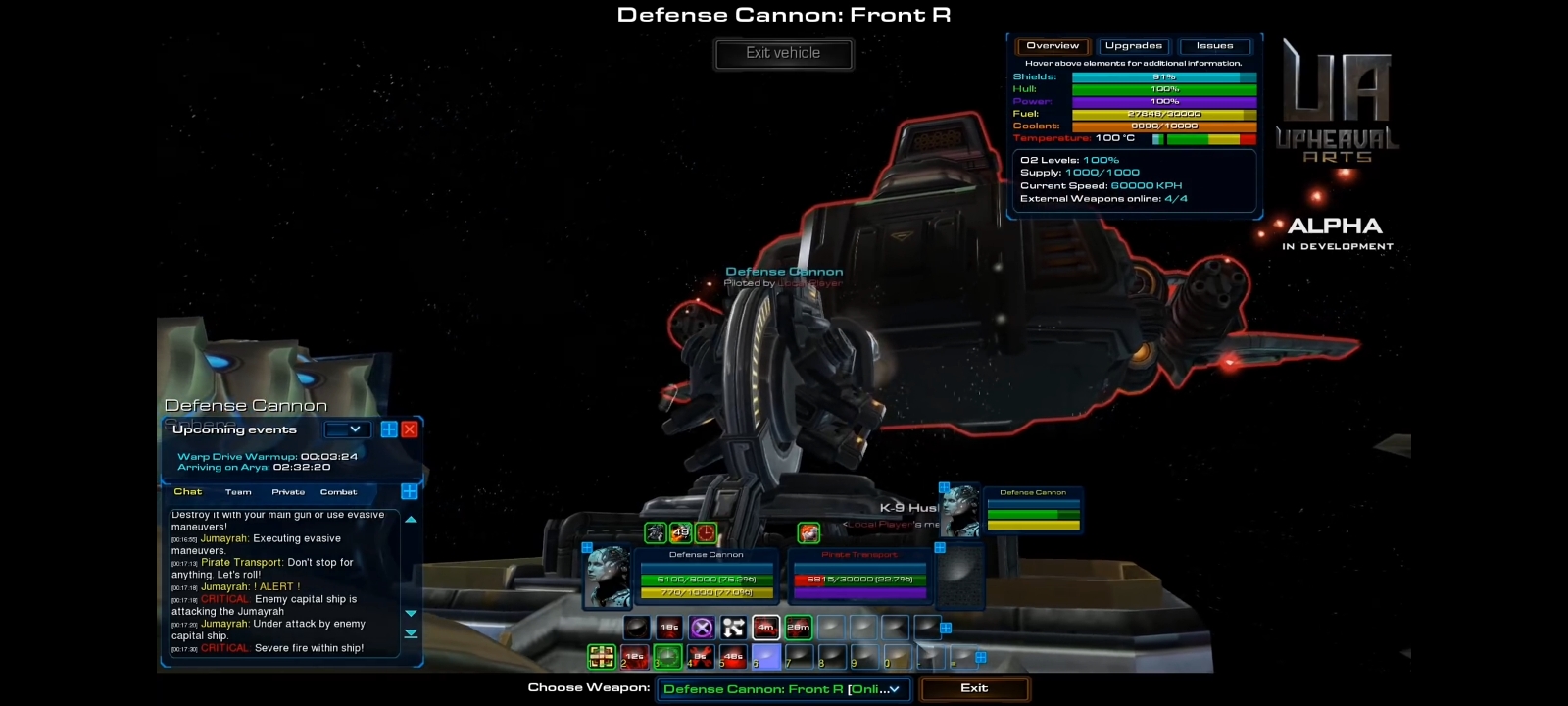Click the Exit vehicle button
The image size is (1568, 706).
point(783,54)
